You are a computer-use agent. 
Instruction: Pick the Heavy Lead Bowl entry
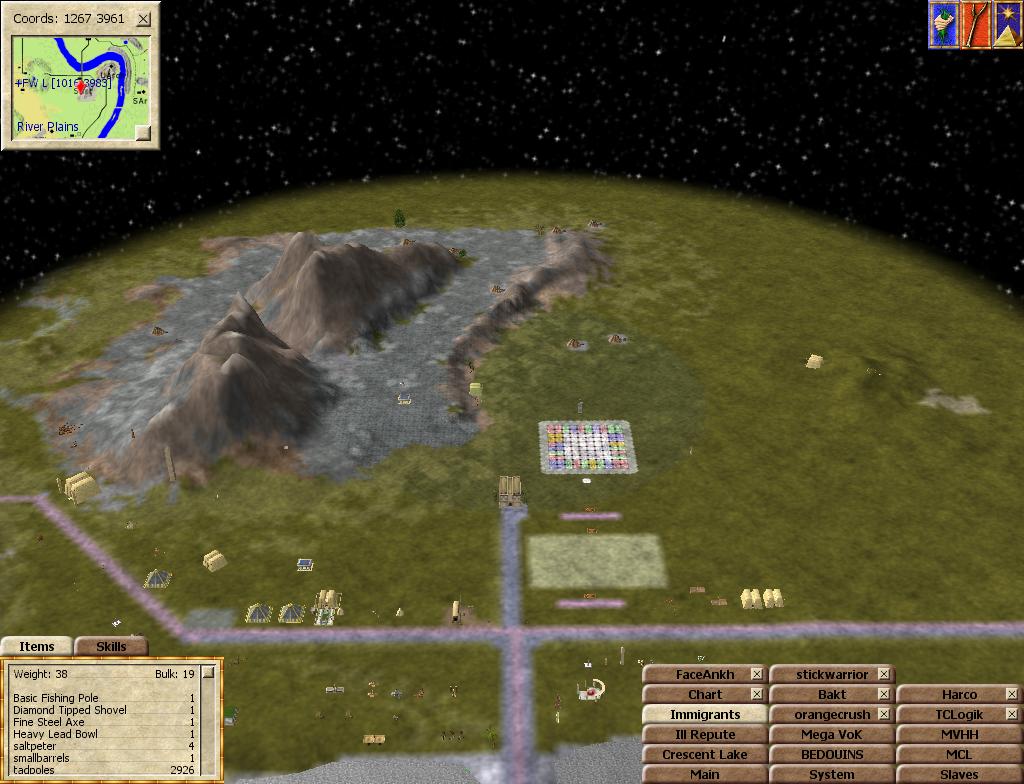pyautogui.click(x=55, y=734)
